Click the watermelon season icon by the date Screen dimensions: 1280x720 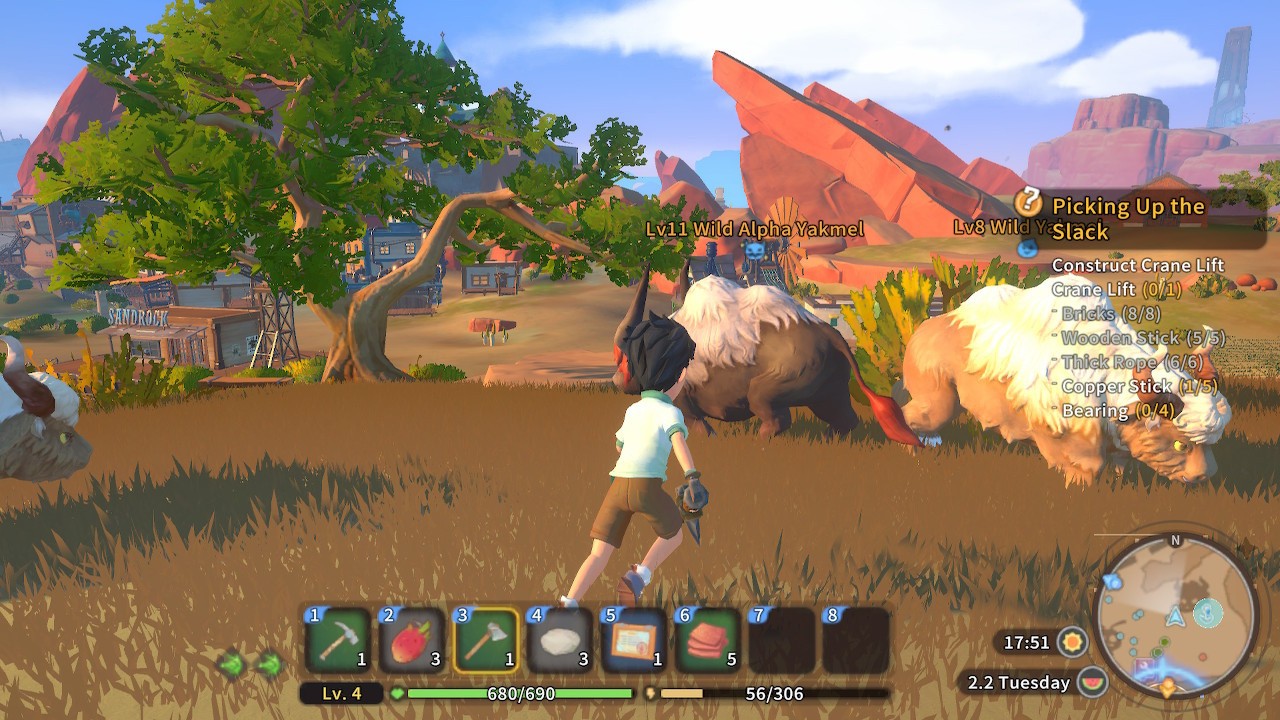[x=1092, y=682]
